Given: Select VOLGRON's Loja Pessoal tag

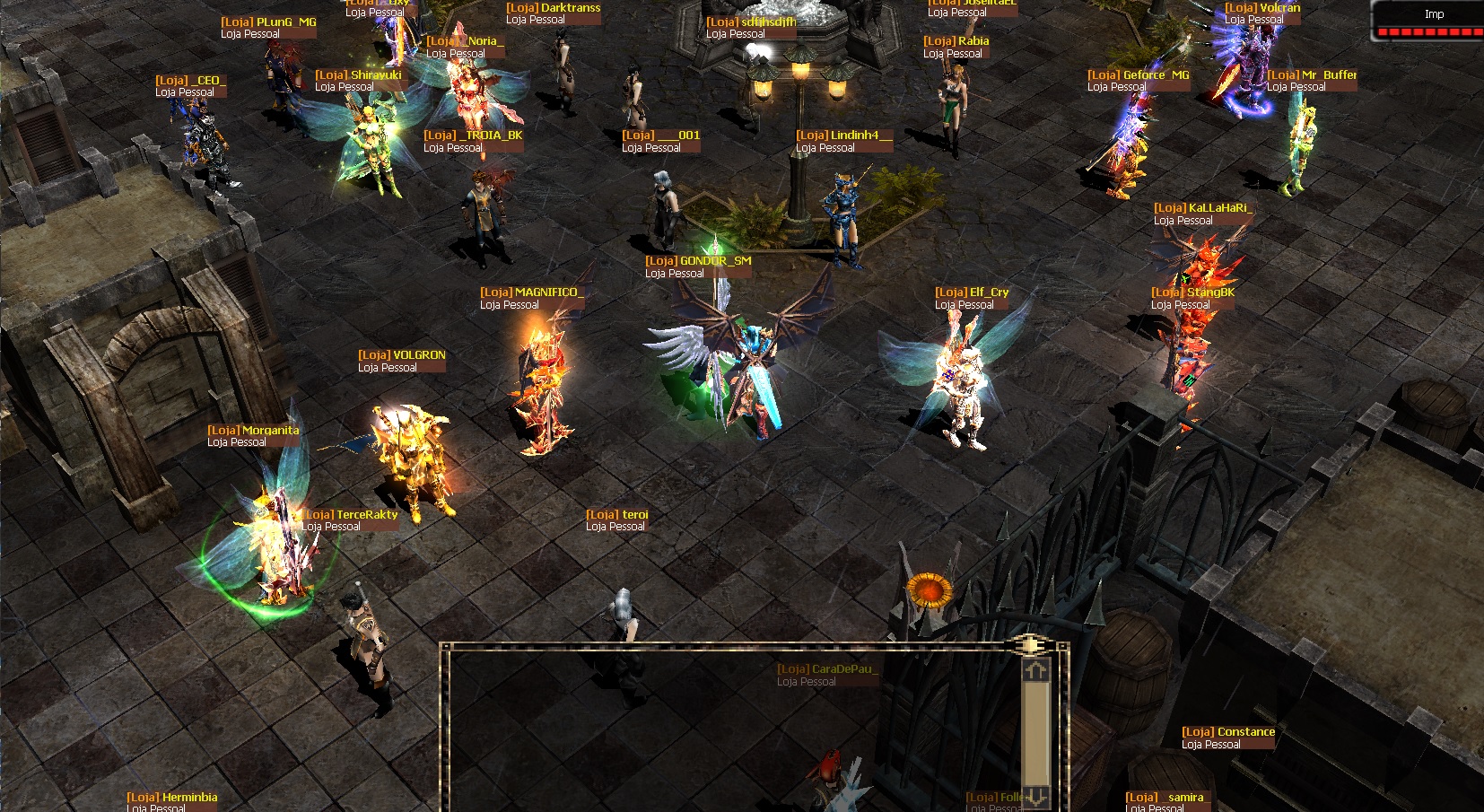Looking at the screenshot, I should pos(402,361).
